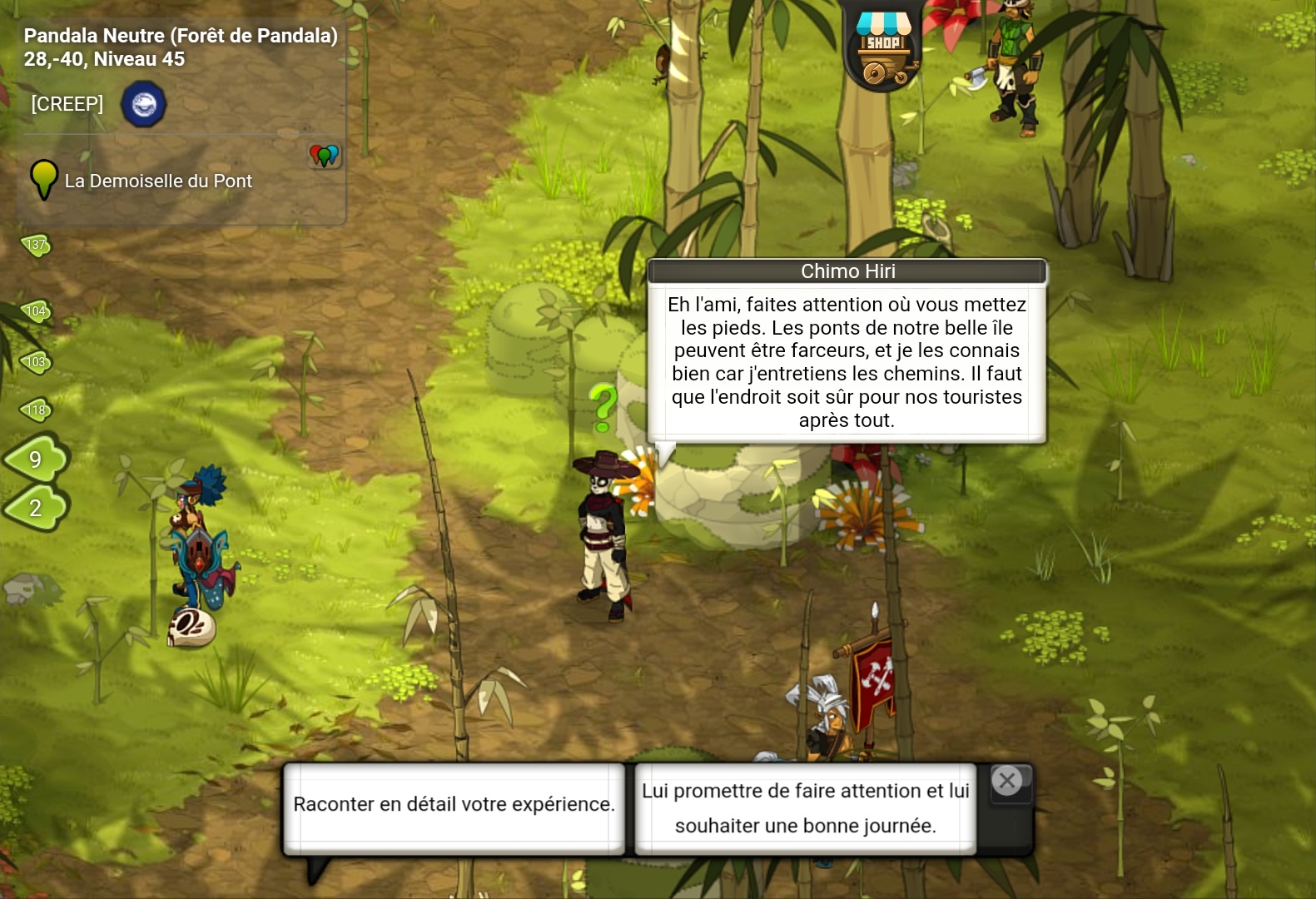Click the green leaf badge numbered 137
Viewport: 1316px width, 899px height.
[x=36, y=245]
